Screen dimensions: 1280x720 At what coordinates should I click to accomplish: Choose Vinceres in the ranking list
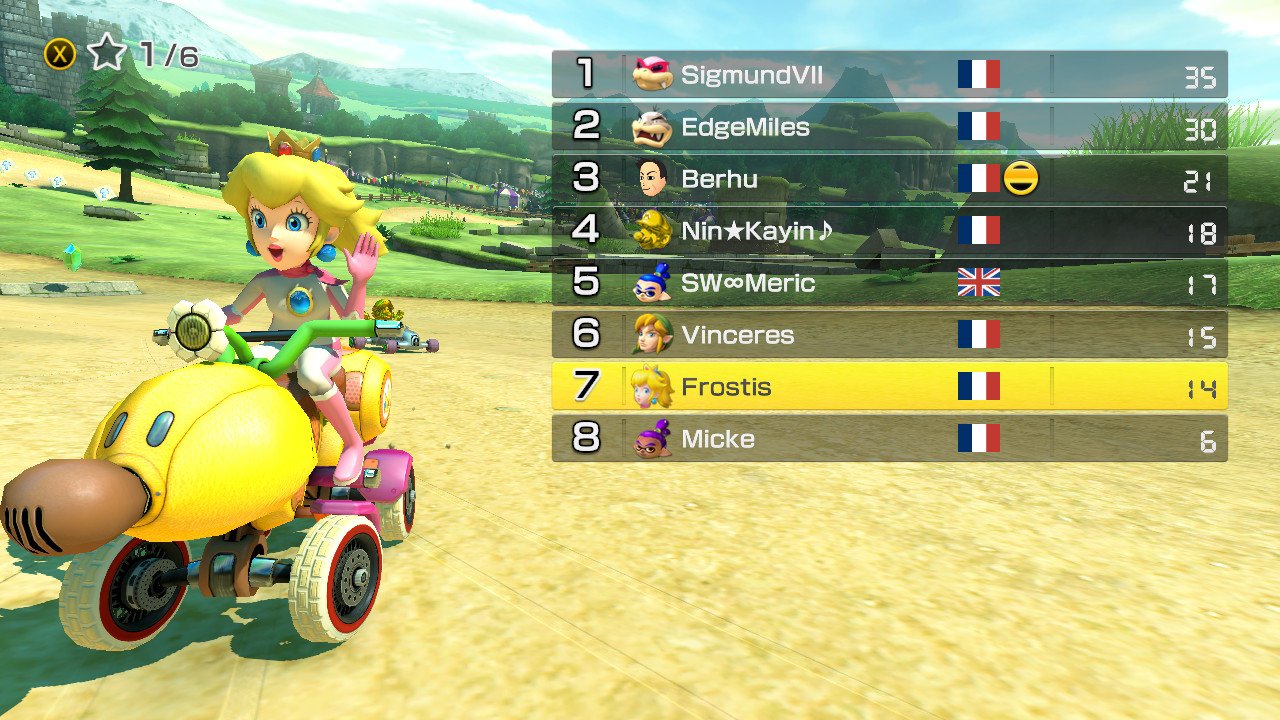[889, 335]
